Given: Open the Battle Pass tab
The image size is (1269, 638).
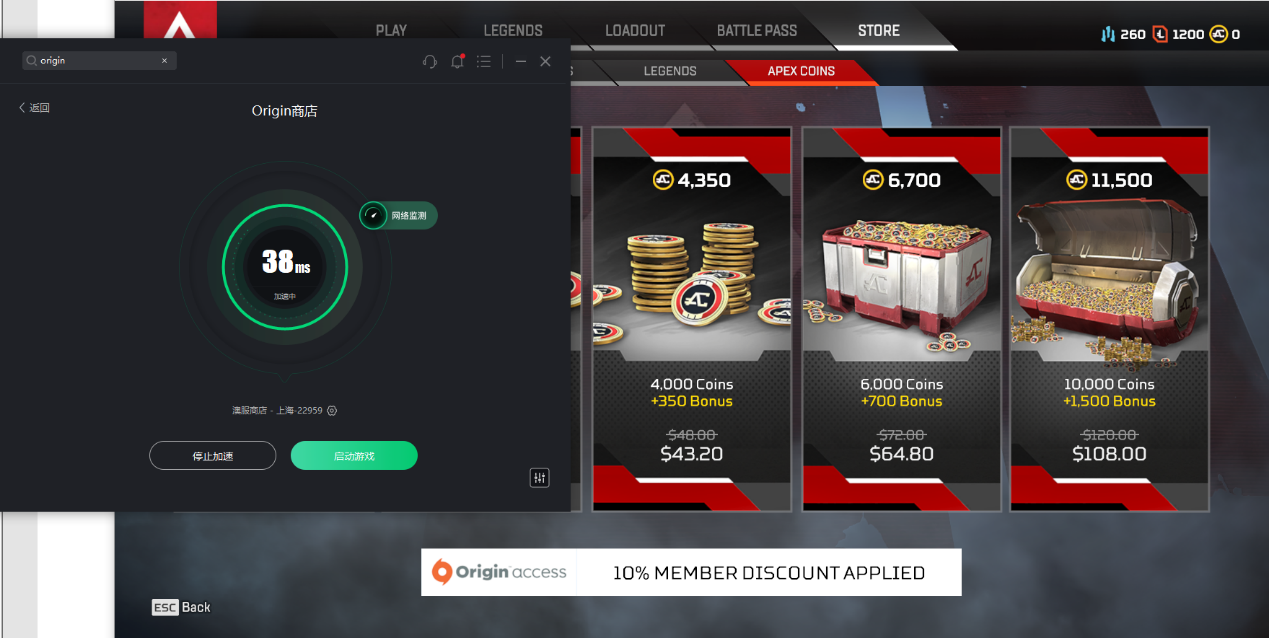Looking at the screenshot, I should (x=757, y=30).
